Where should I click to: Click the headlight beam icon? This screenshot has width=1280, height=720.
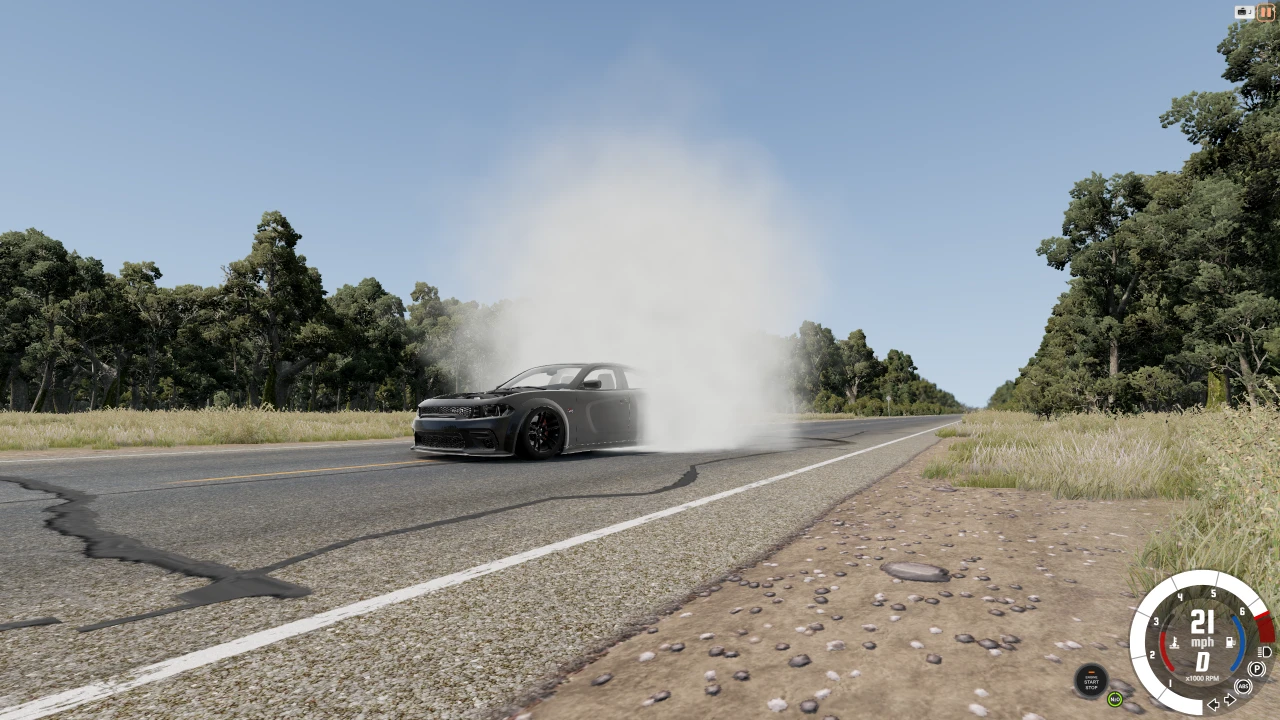[1264, 653]
